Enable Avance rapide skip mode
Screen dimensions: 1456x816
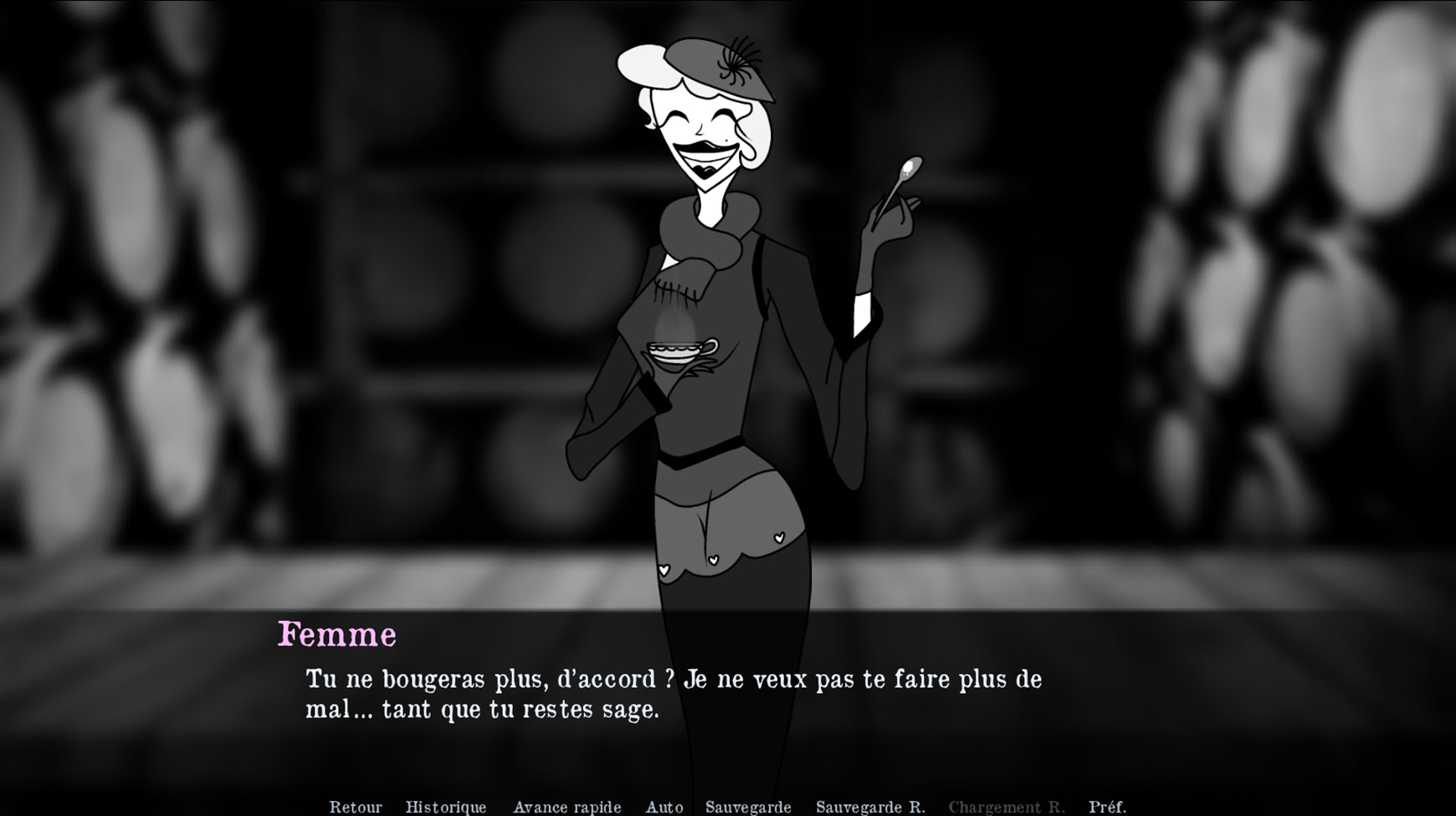tap(567, 807)
